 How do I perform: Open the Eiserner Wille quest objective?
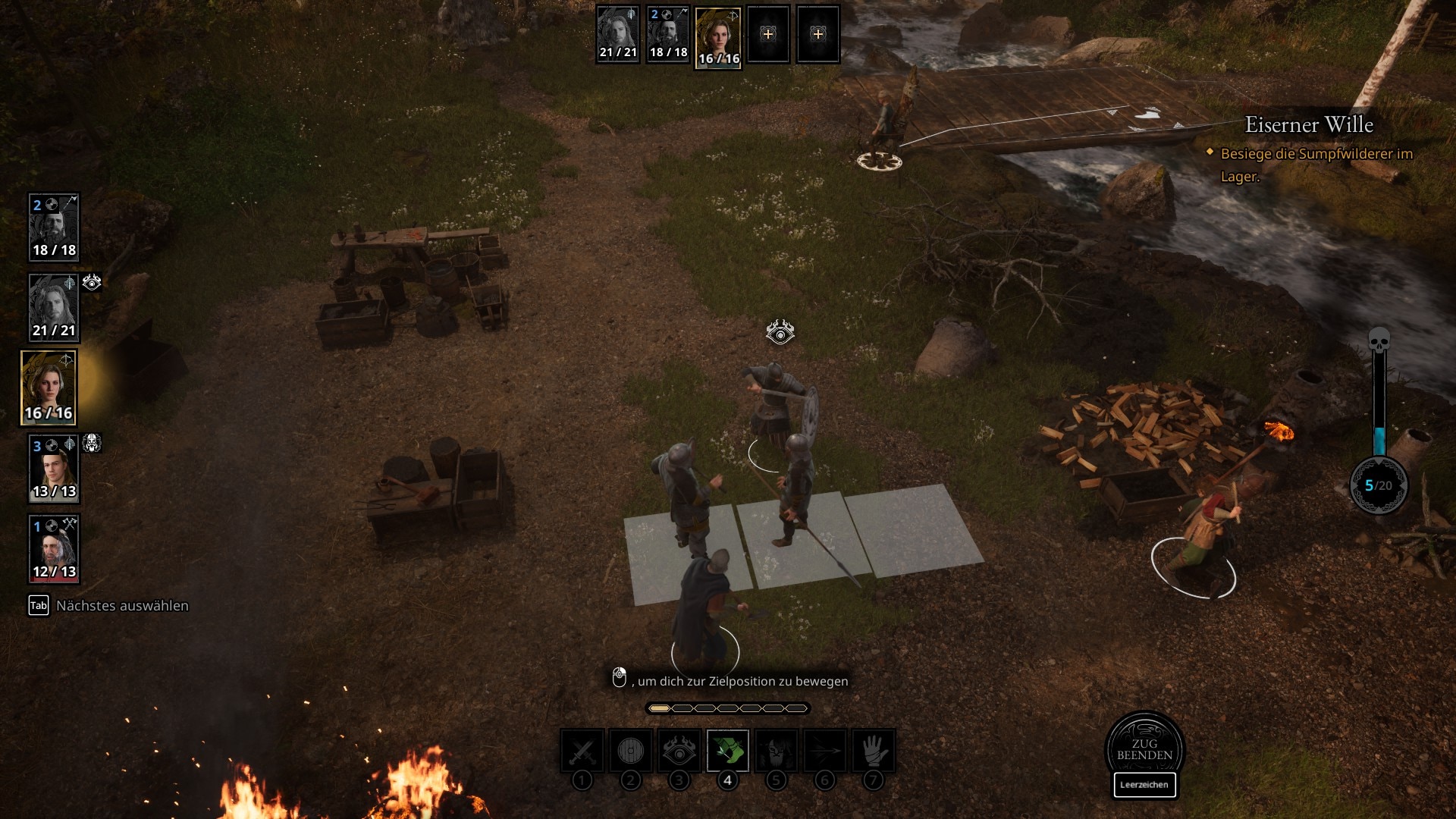click(1309, 125)
